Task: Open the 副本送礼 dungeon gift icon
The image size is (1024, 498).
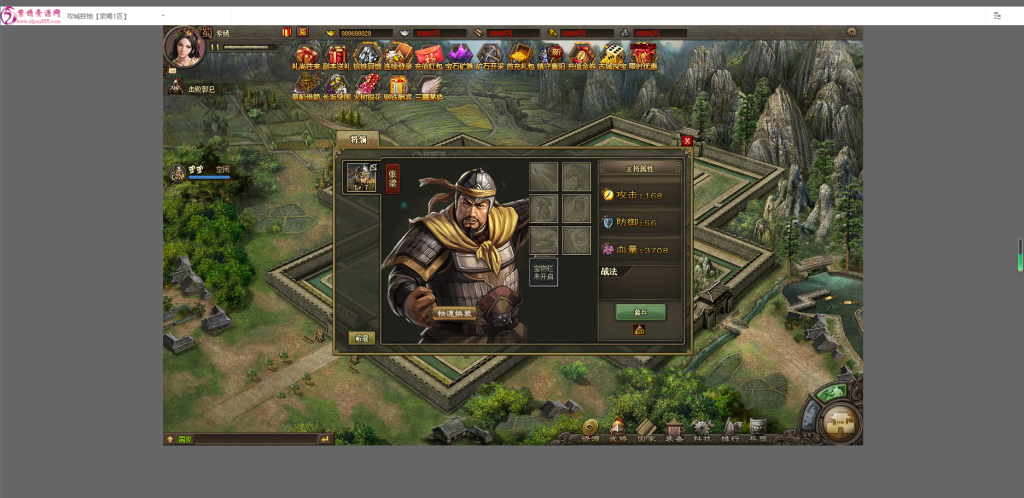Action: pos(337,54)
